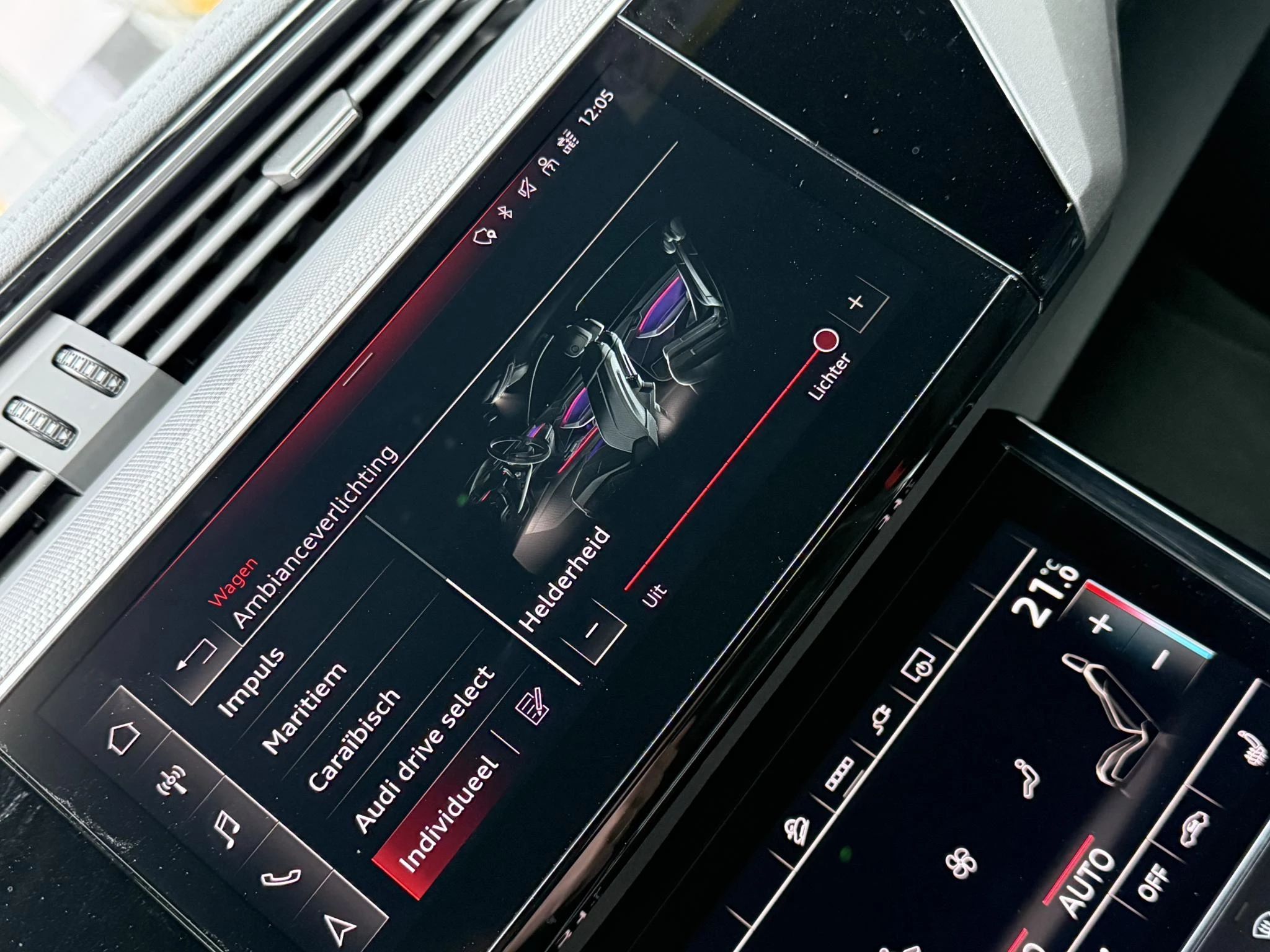This screenshot has width=1270, height=952.
Task: Activate AUTO climate mode
Action: point(1086,883)
